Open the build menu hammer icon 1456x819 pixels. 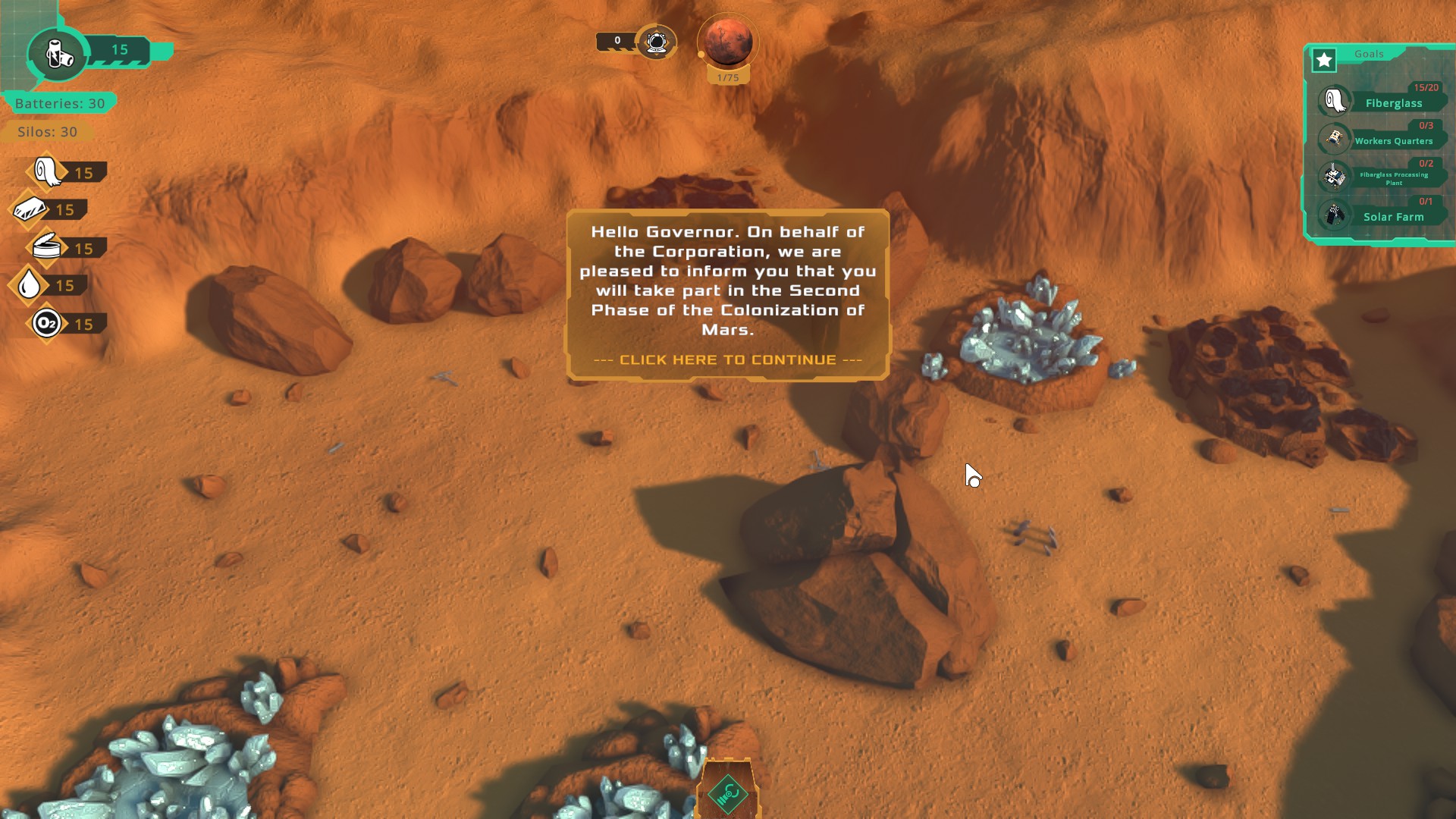(727, 794)
